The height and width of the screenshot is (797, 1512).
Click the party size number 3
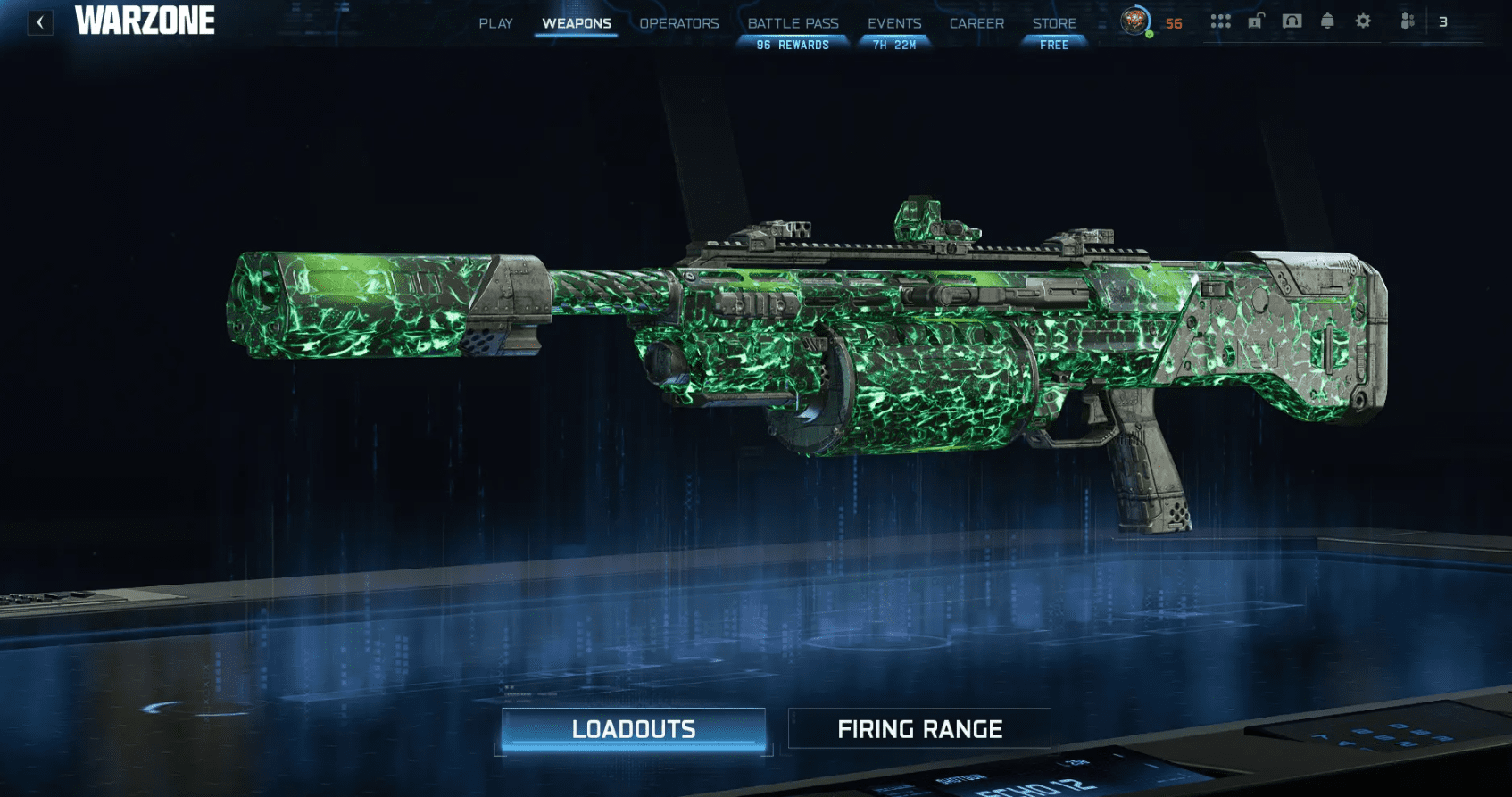coord(1443,21)
